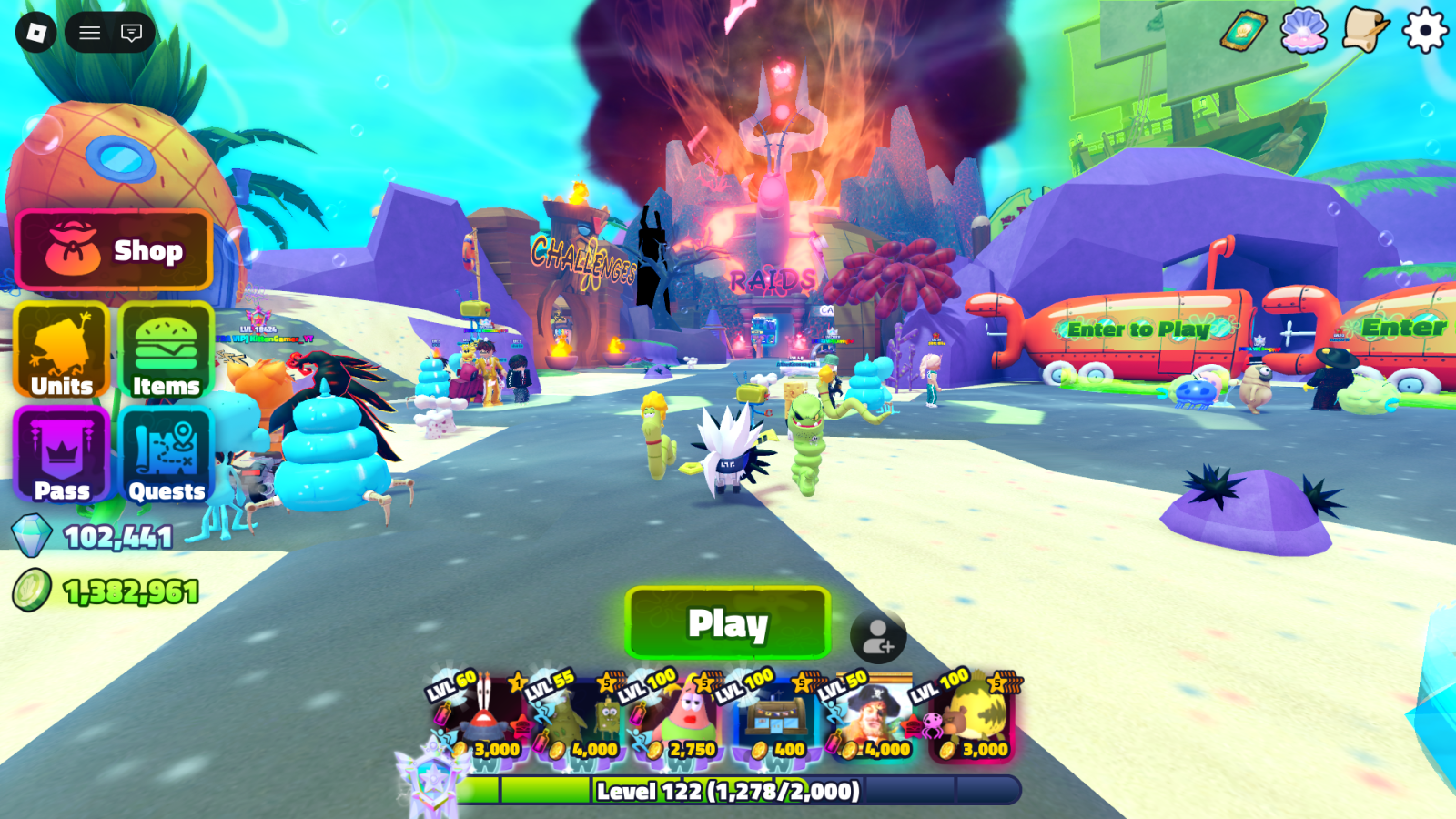
Task: Open the Shop menu
Action: pos(115,250)
